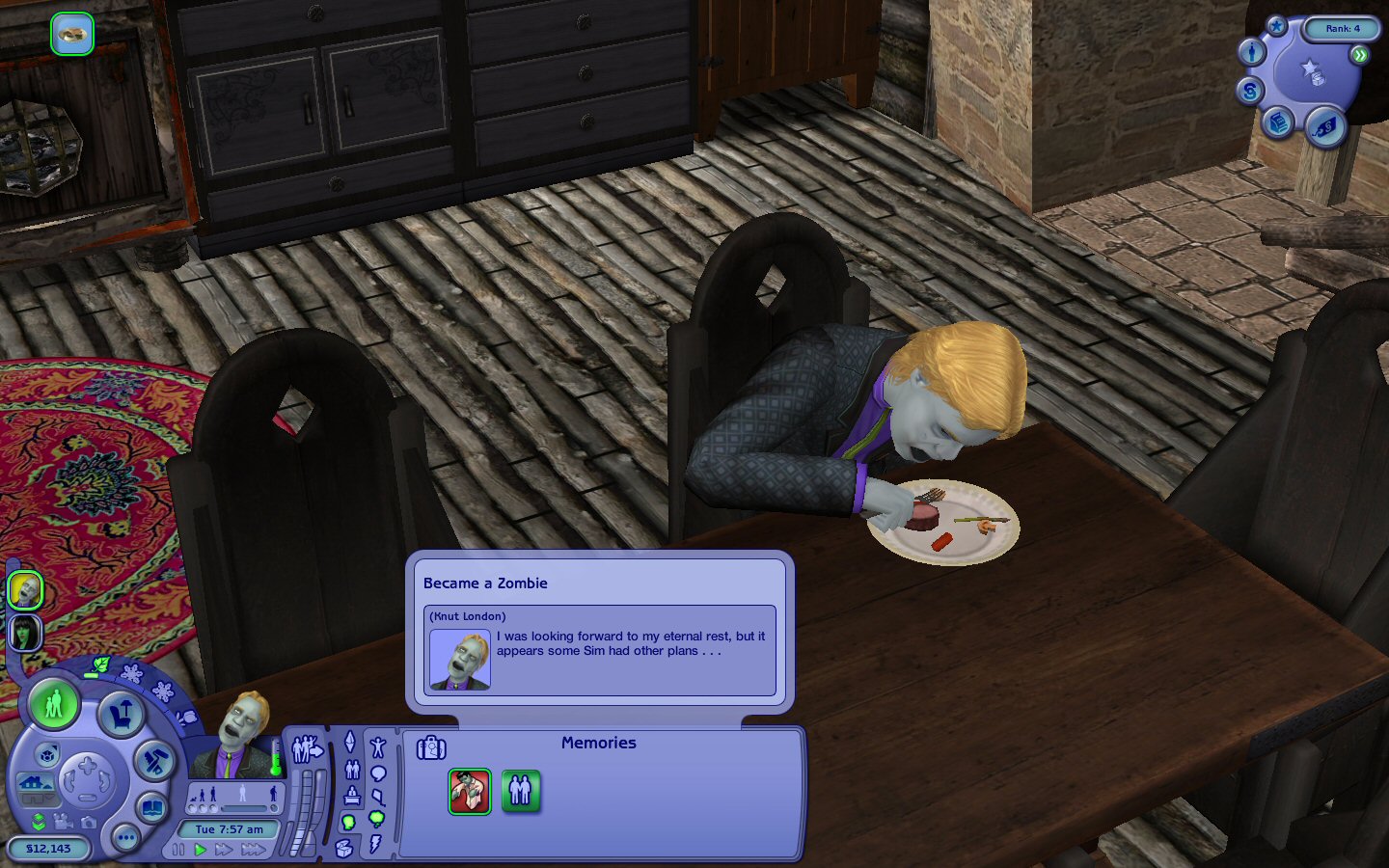This screenshot has width=1389, height=868.
Task: Set game speed to triple fast-forward
Action: click(x=254, y=850)
